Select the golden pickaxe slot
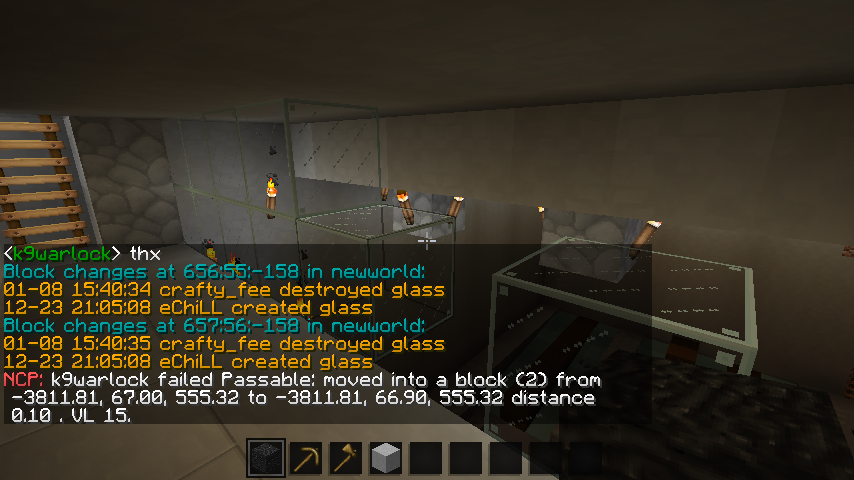The image size is (854, 480). click(x=306, y=459)
